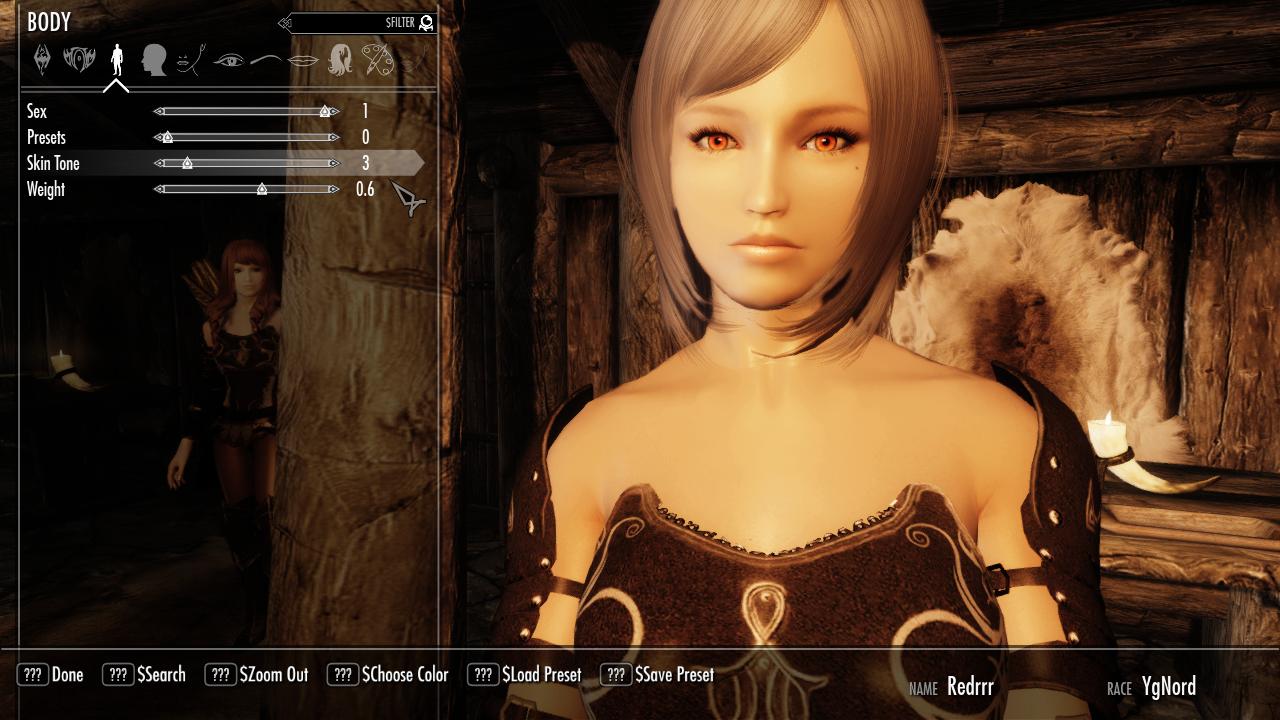
Task: Open the Face outline tab
Action: 189,61
